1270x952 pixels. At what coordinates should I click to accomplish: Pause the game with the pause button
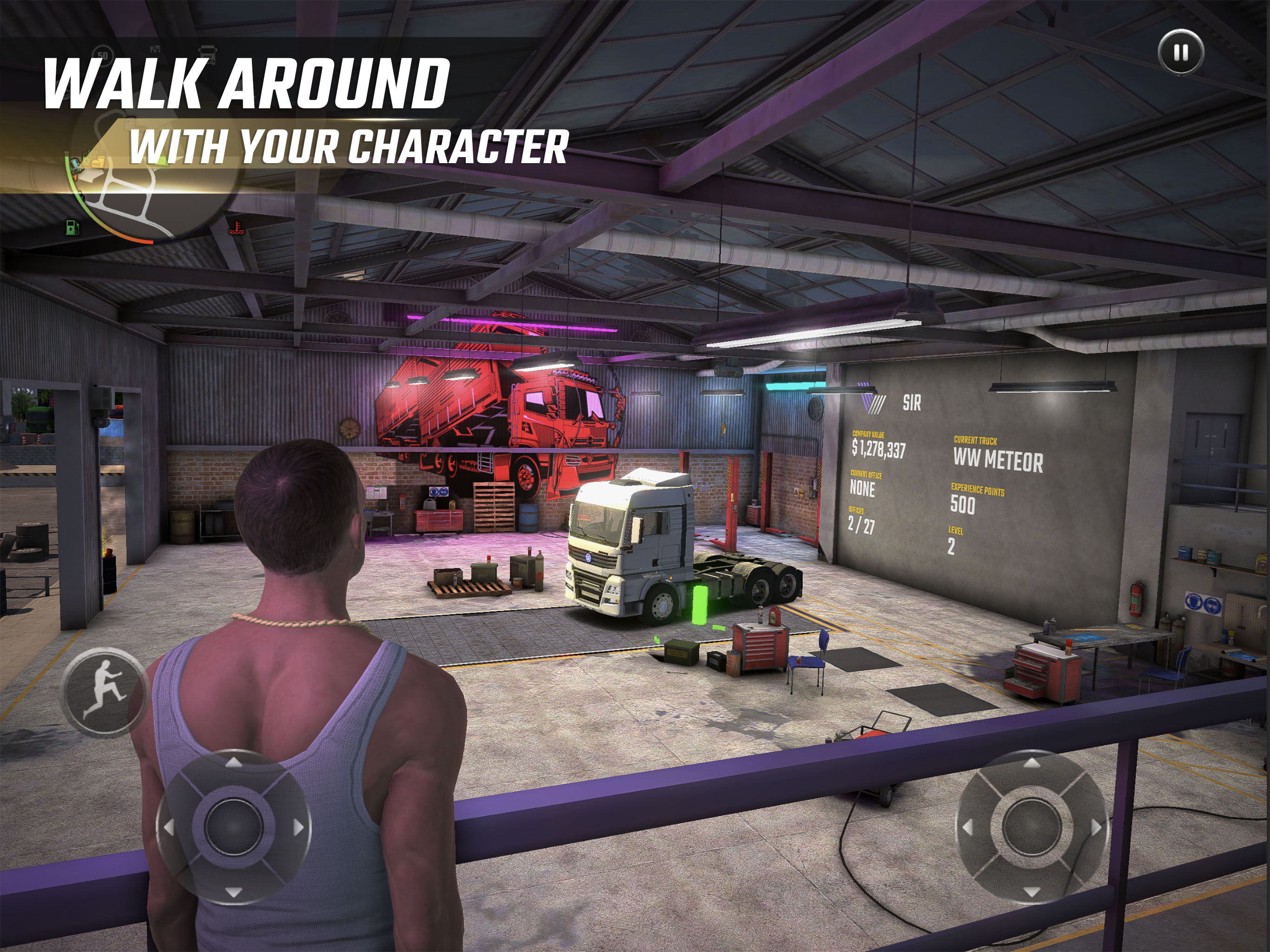point(1180,52)
